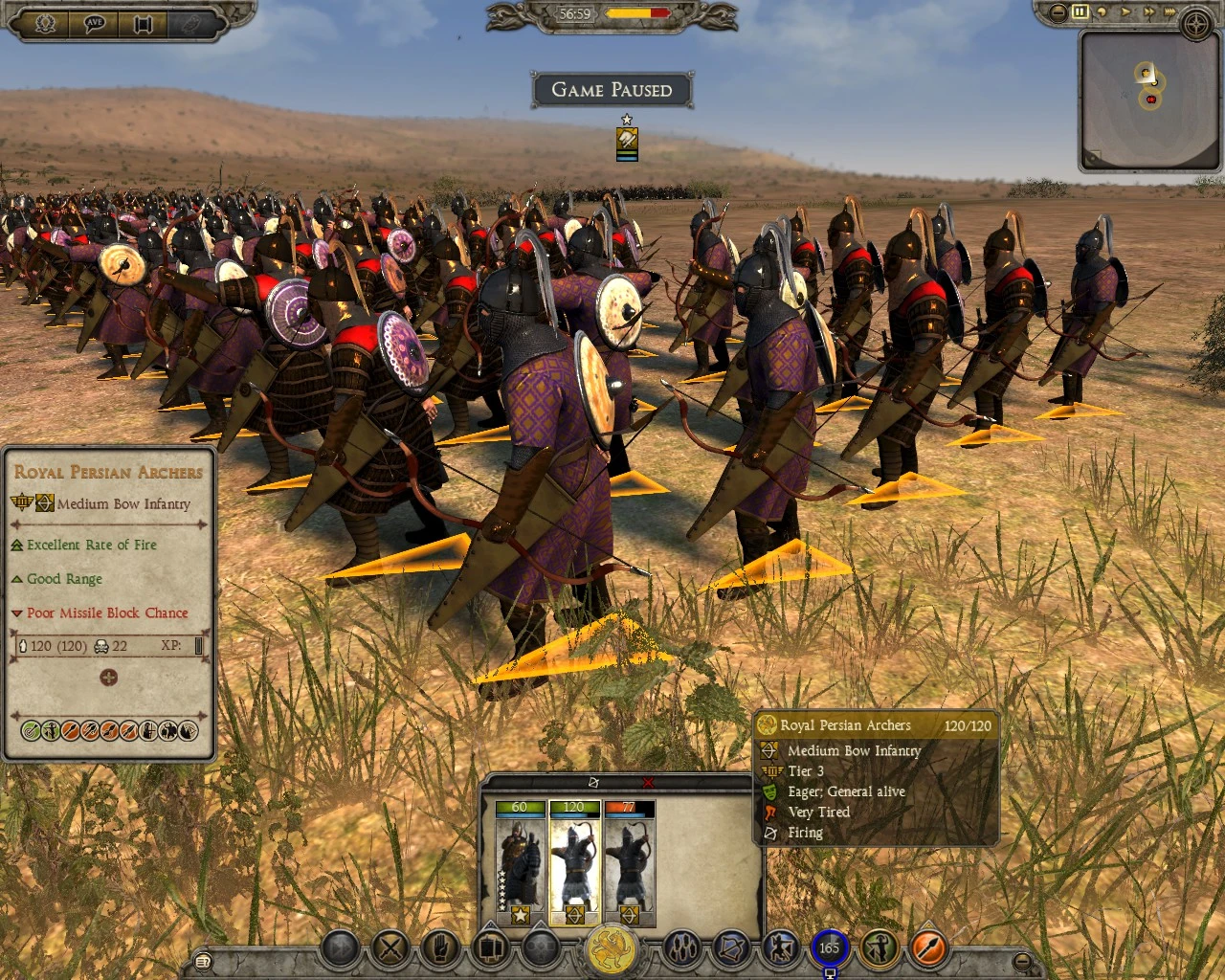Click the golden griffin faction crest
Screen dimensions: 1225x980
click(612, 949)
